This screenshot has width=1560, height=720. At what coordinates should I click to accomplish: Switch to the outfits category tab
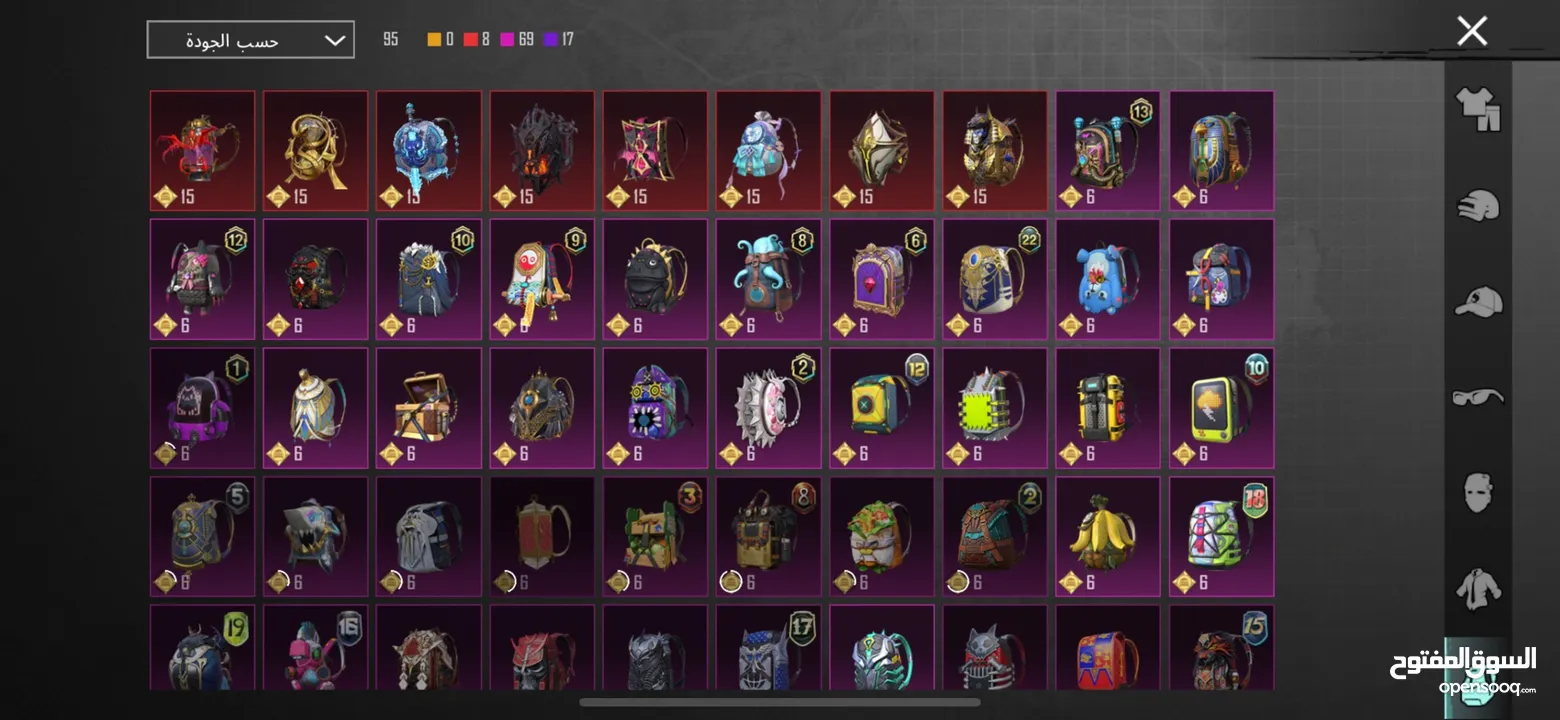point(1478,109)
